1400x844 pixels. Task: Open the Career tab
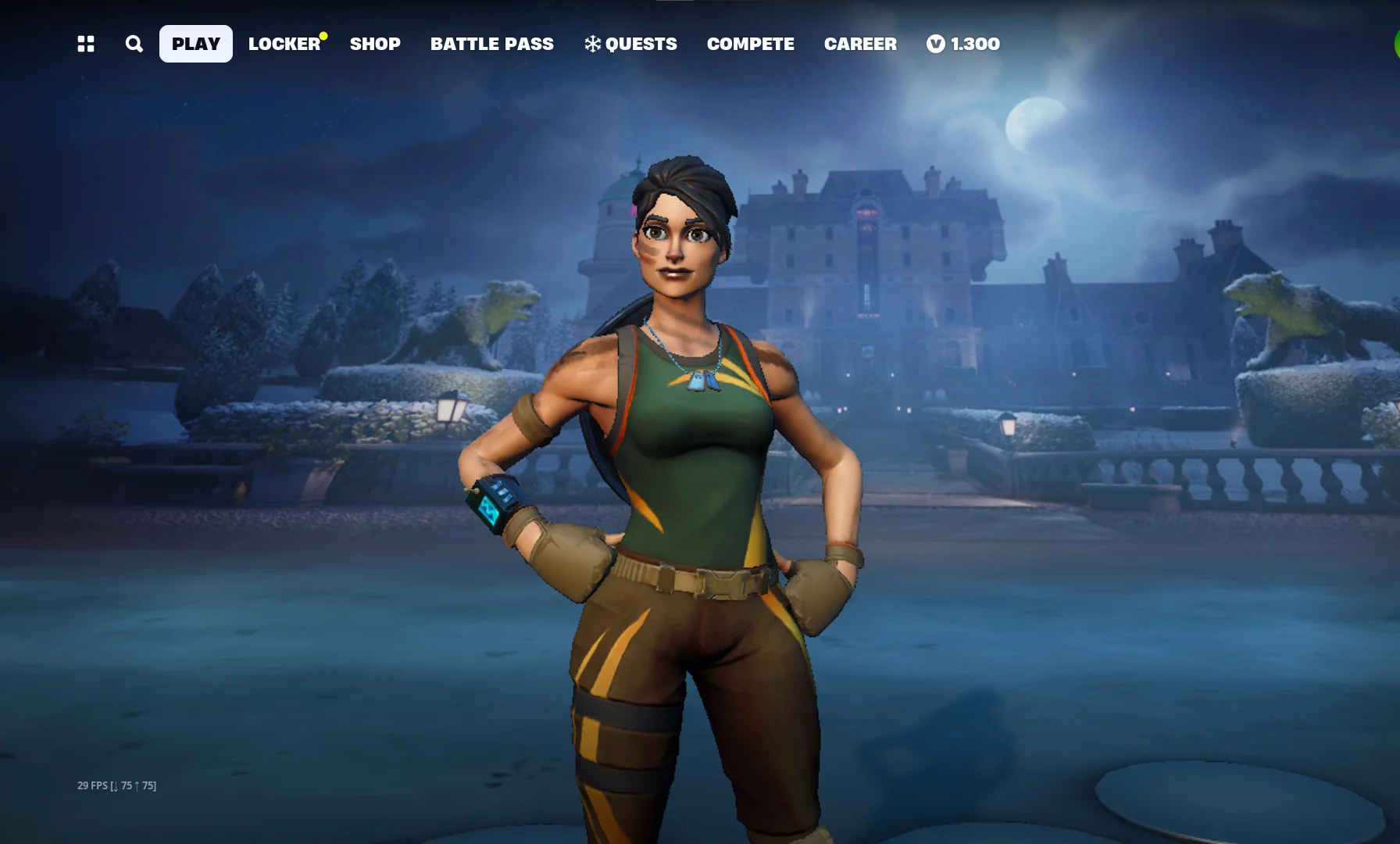860,44
